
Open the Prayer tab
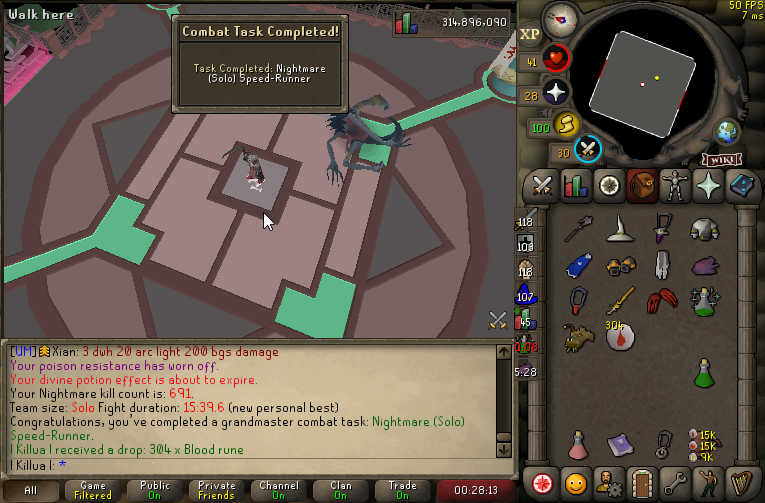click(711, 186)
